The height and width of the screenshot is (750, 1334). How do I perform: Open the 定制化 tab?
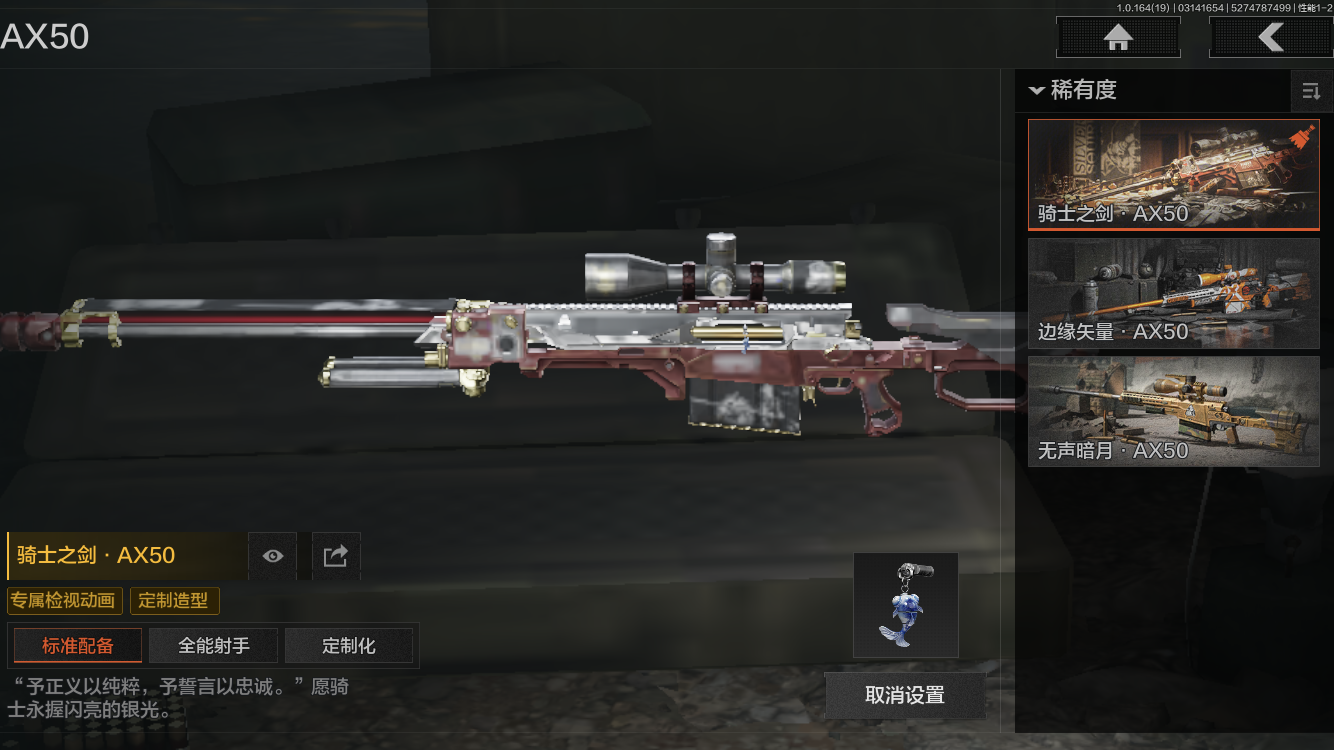coord(349,646)
